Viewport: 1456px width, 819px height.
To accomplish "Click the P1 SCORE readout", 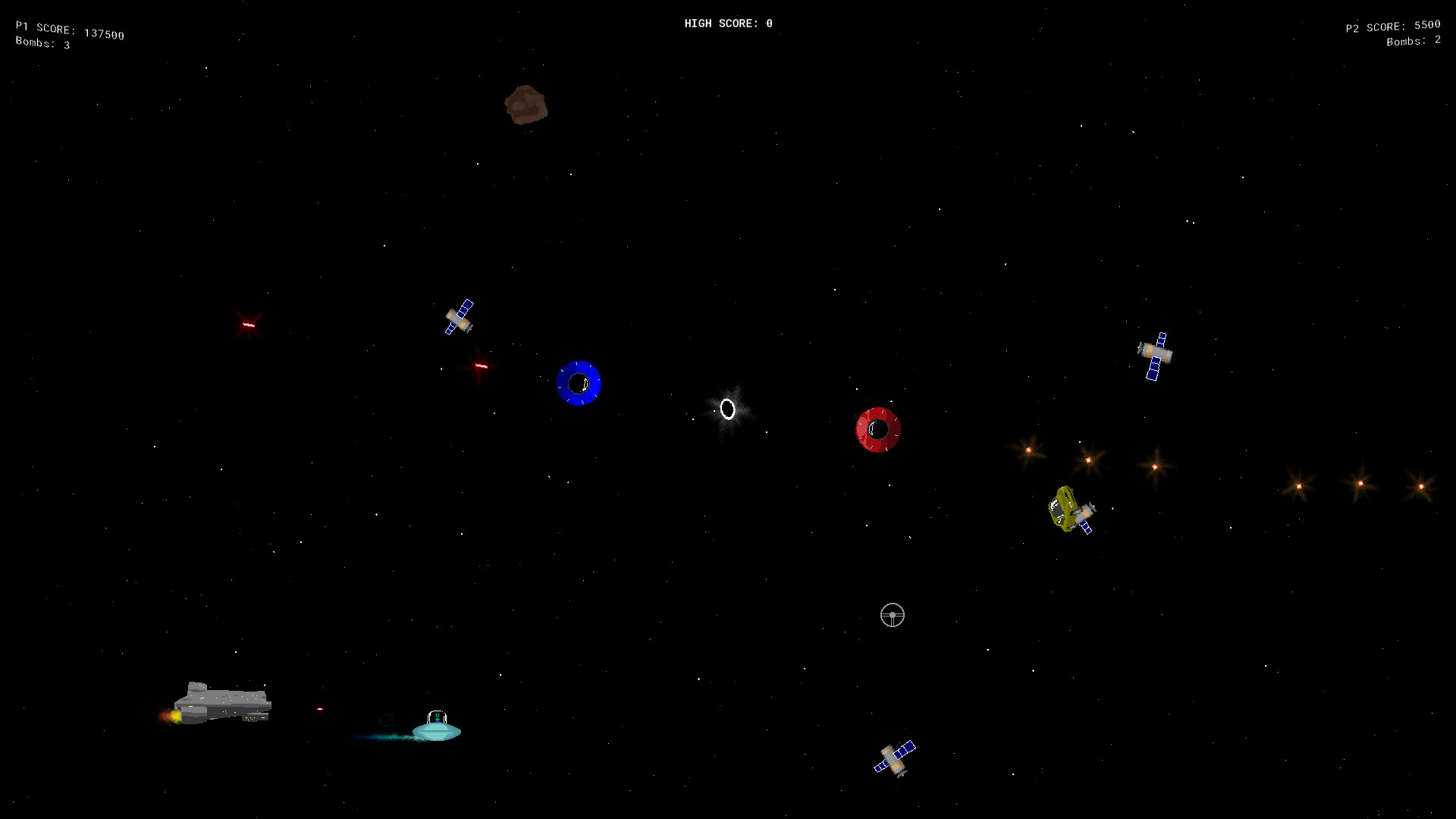I will point(68,29).
